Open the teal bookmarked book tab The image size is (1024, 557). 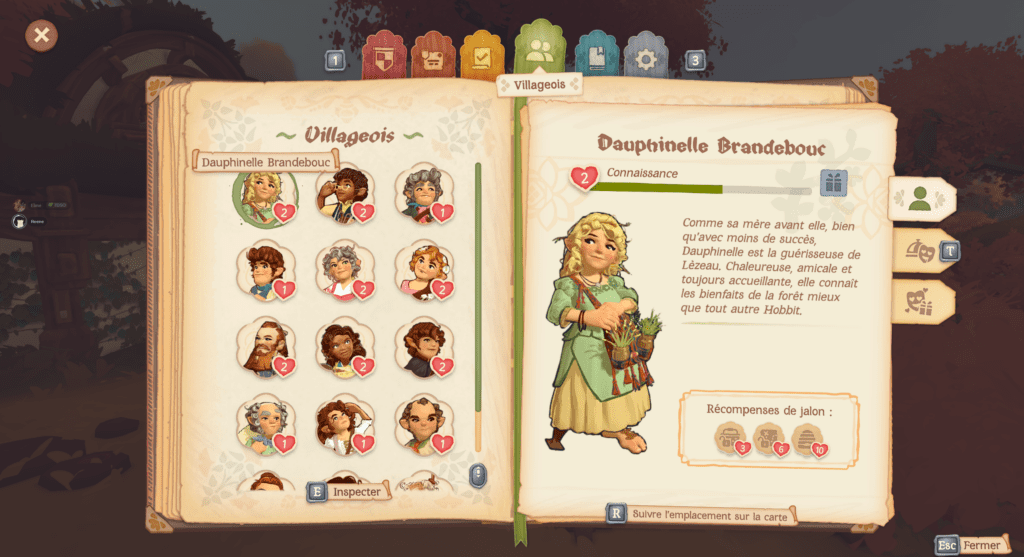(596, 57)
